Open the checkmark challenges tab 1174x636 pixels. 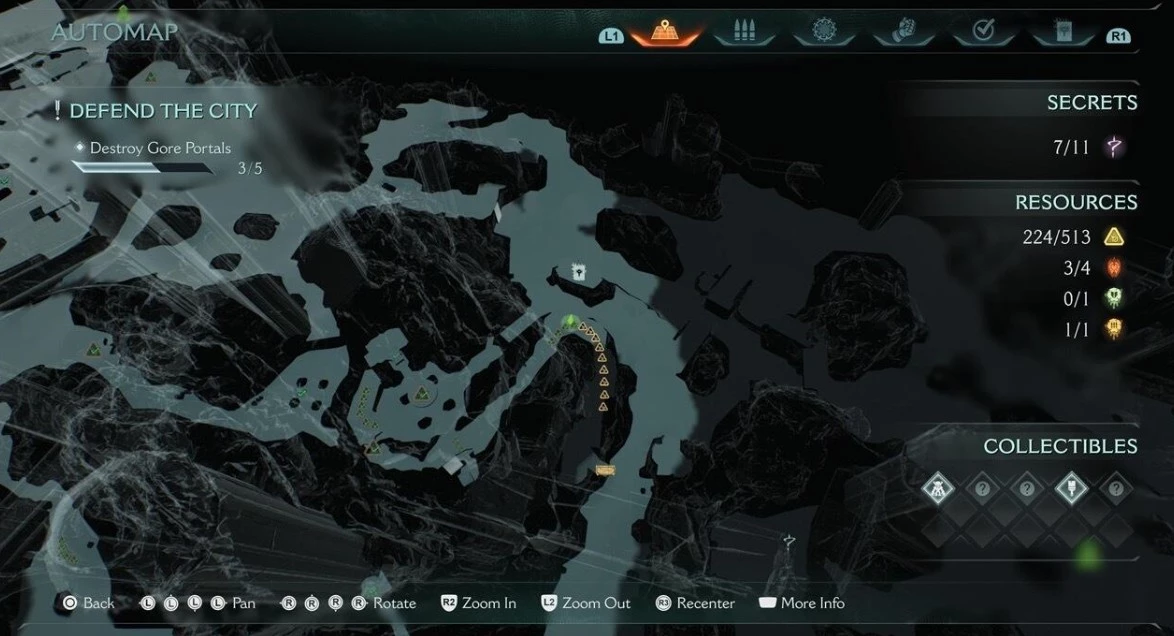[x=982, y=32]
